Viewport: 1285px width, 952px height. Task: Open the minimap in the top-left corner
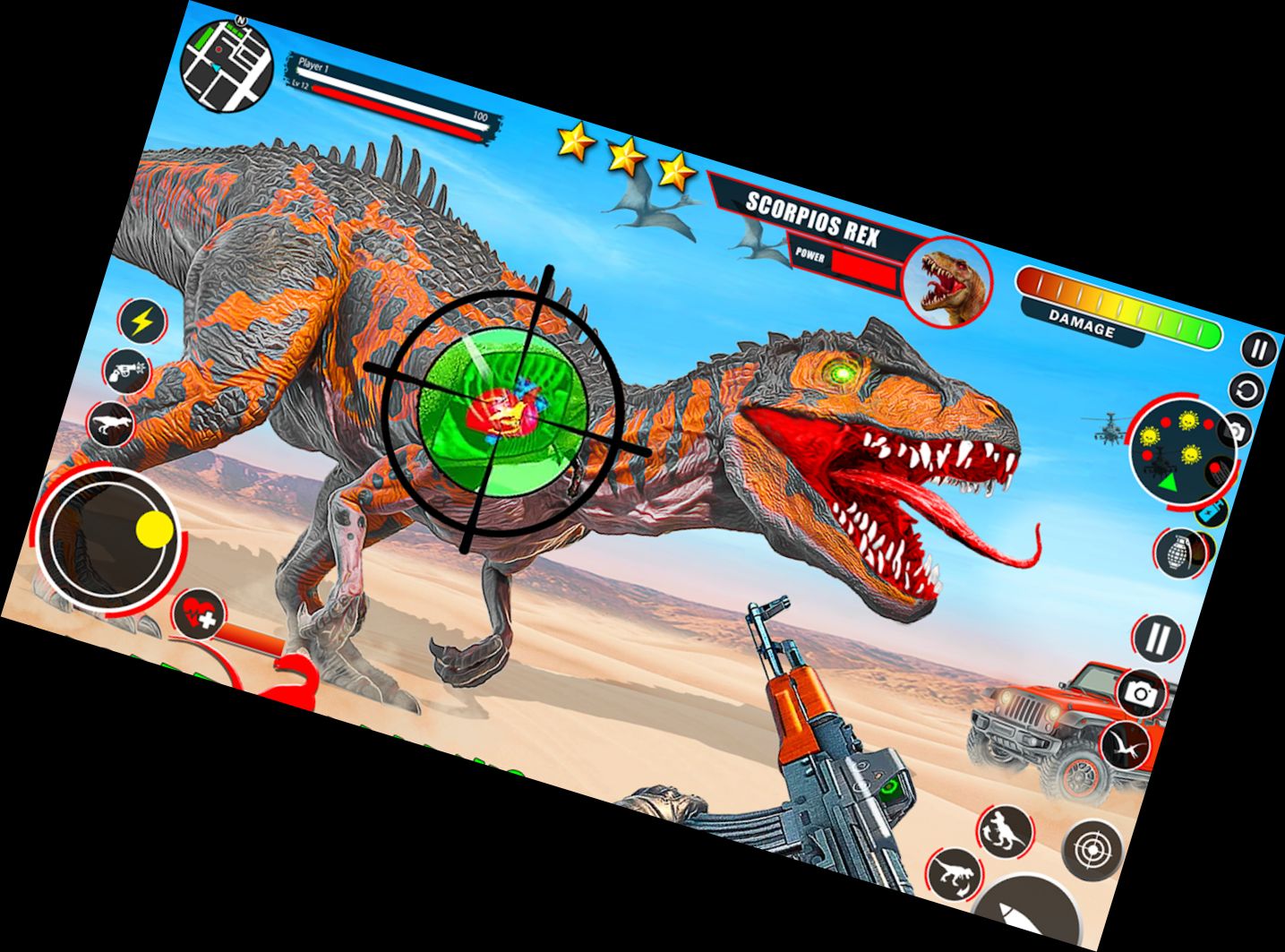click(x=228, y=67)
